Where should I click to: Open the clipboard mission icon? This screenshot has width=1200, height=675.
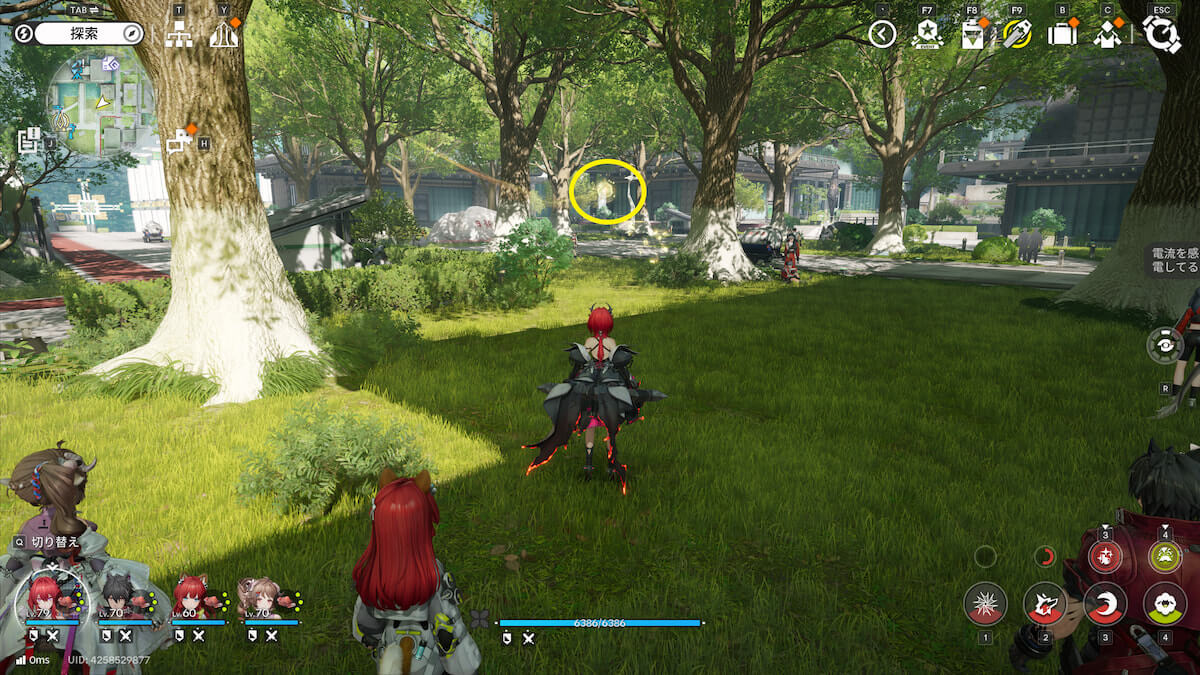(x=972, y=35)
